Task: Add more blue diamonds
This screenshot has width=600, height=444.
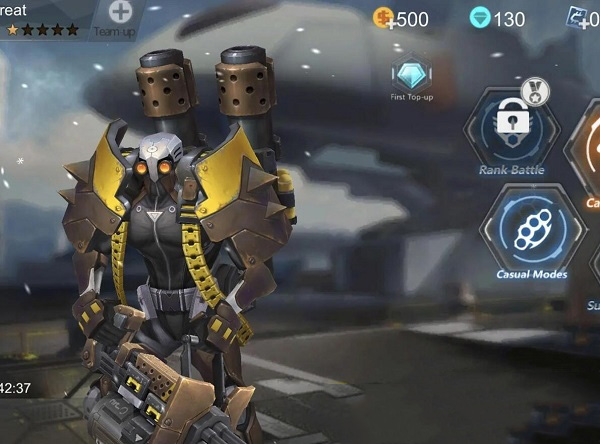Action: click(482, 19)
